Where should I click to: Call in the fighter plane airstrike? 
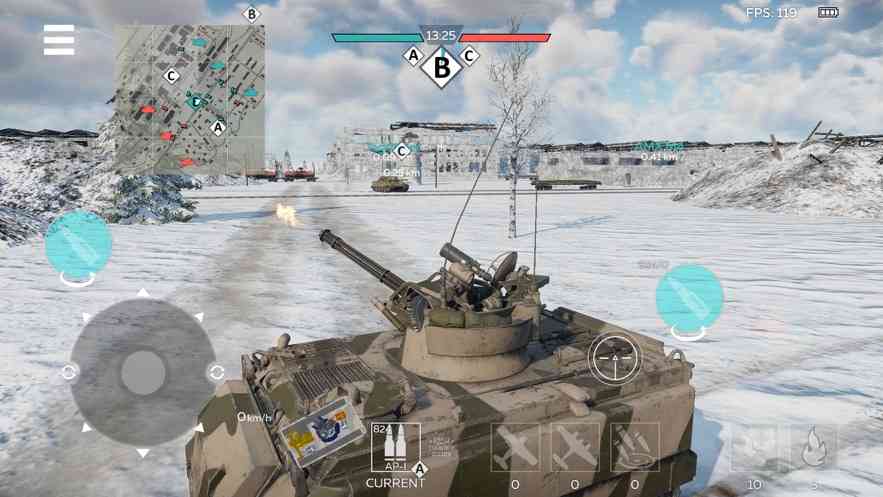click(x=515, y=447)
